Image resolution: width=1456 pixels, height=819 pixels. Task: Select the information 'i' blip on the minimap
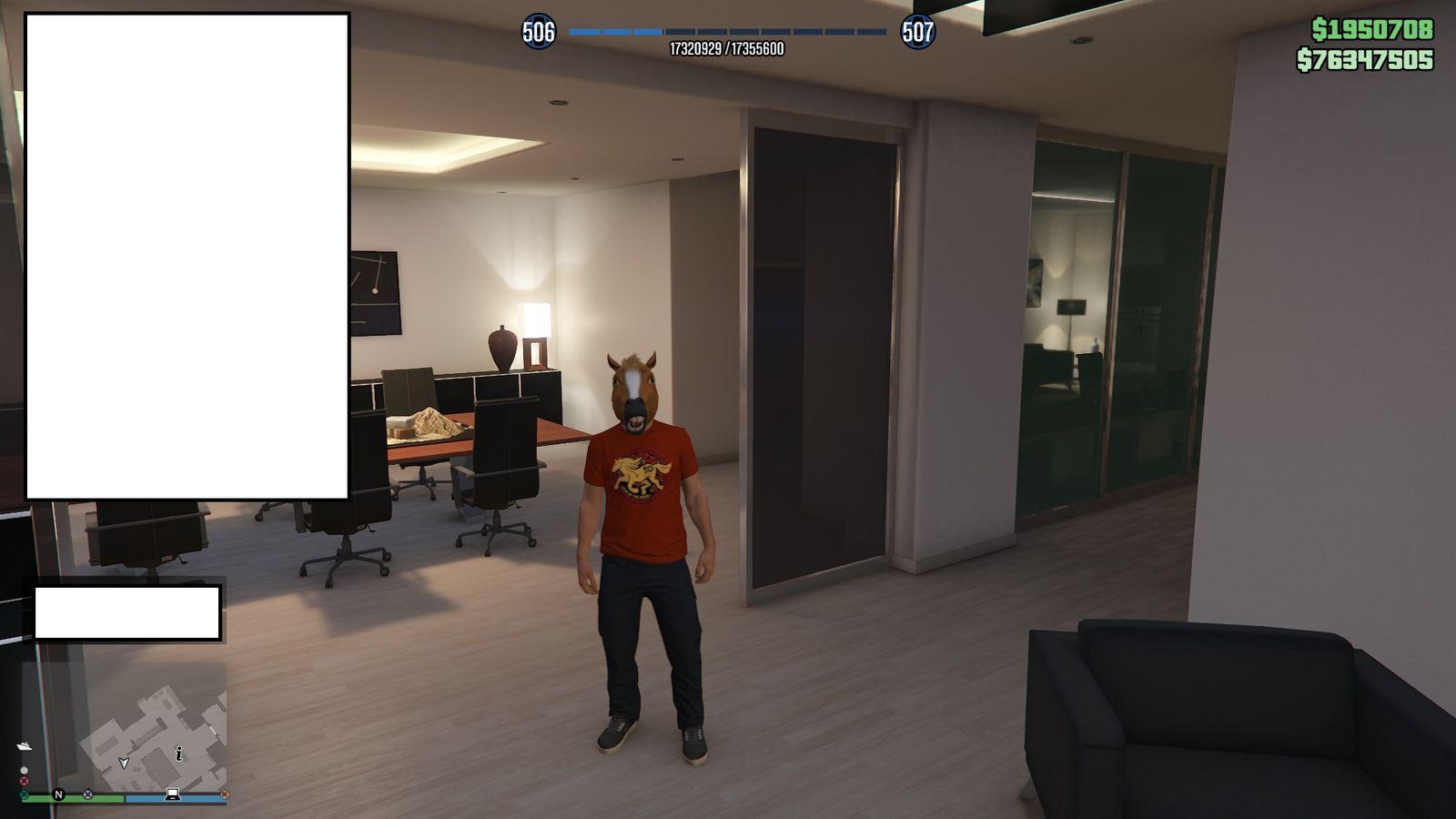coord(179,753)
